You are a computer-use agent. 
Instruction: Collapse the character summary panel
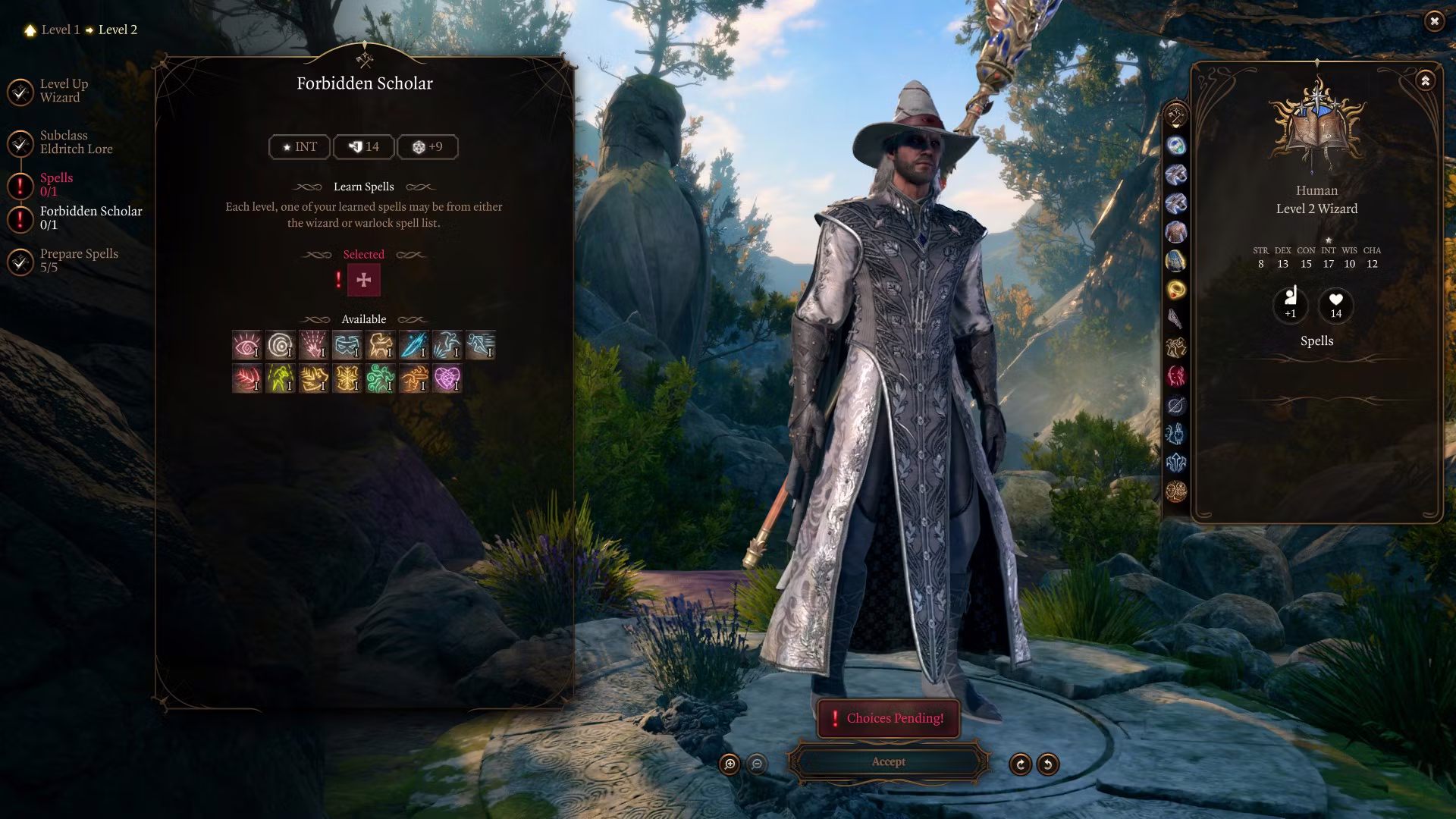pos(1425,80)
